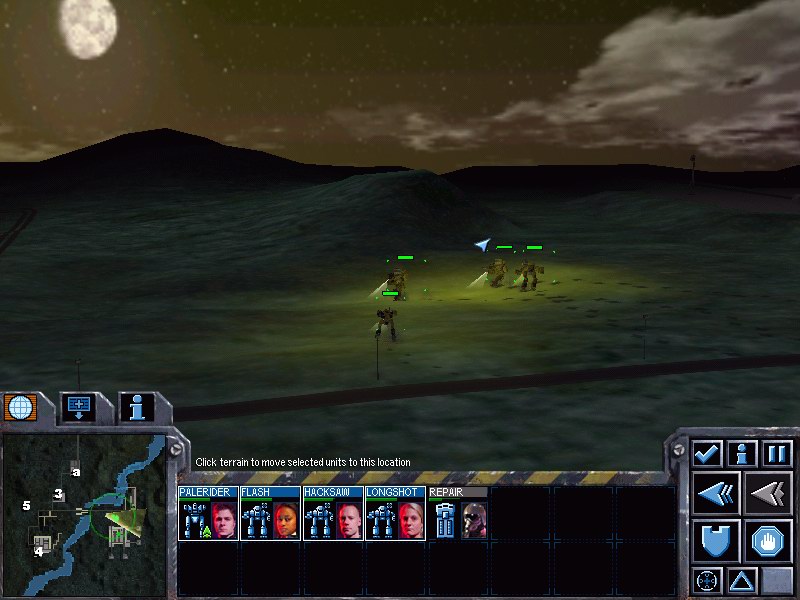Viewport: 800px width, 600px height.
Task: Select the Longshot mech unit
Action: point(395,514)
